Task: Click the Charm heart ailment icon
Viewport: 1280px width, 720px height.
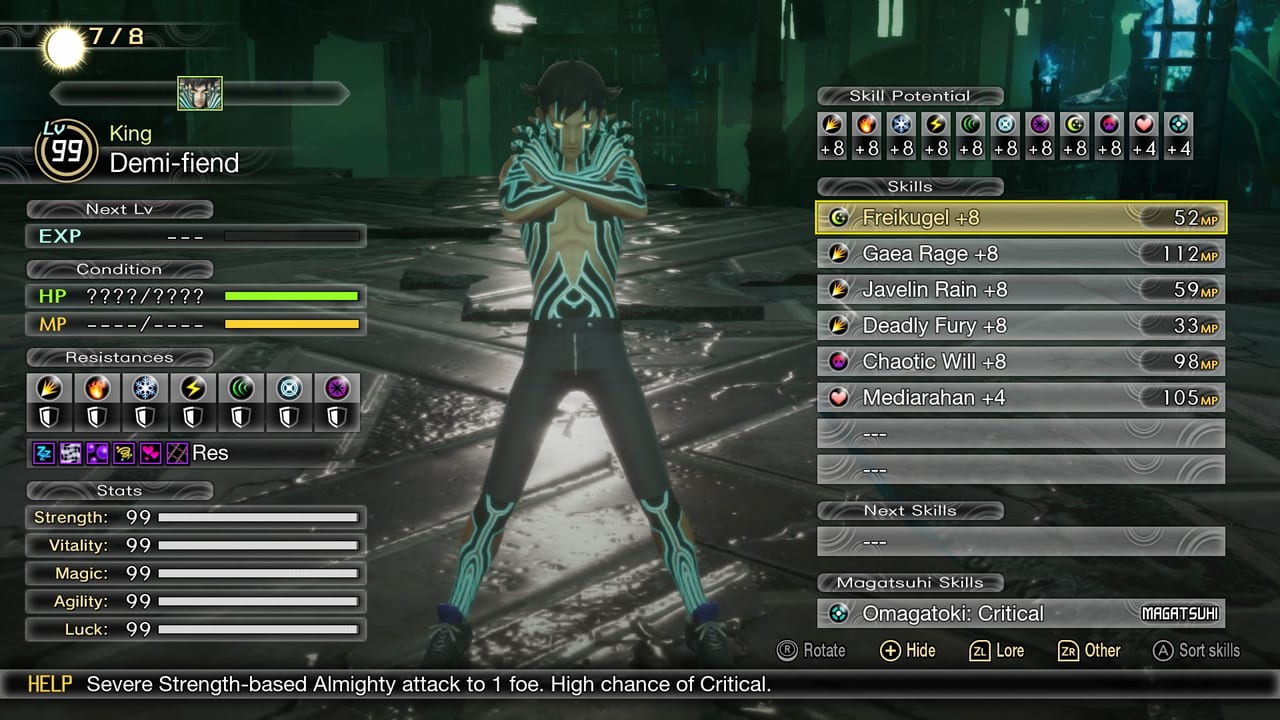Action: pyautogui.click(x=151, y=452)
